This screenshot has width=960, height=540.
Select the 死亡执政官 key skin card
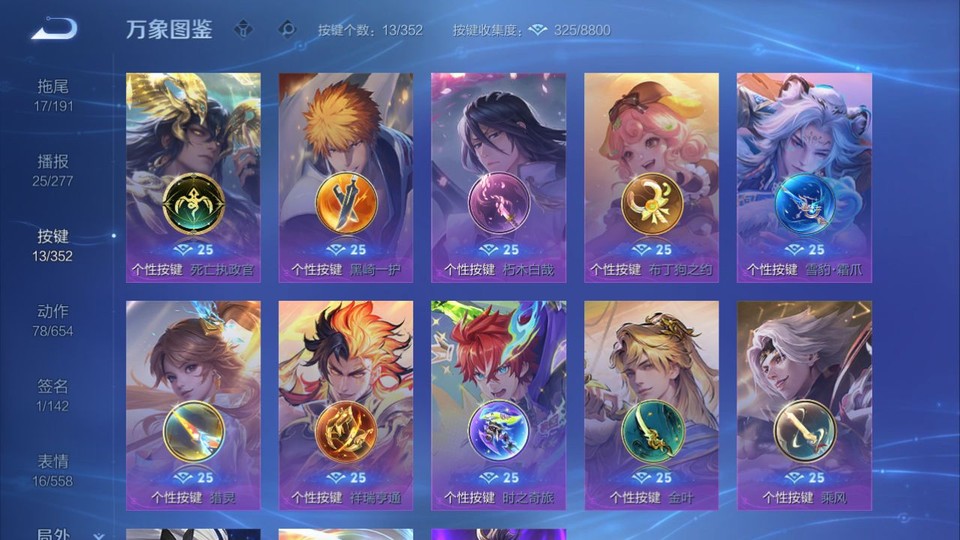(193, 177)
